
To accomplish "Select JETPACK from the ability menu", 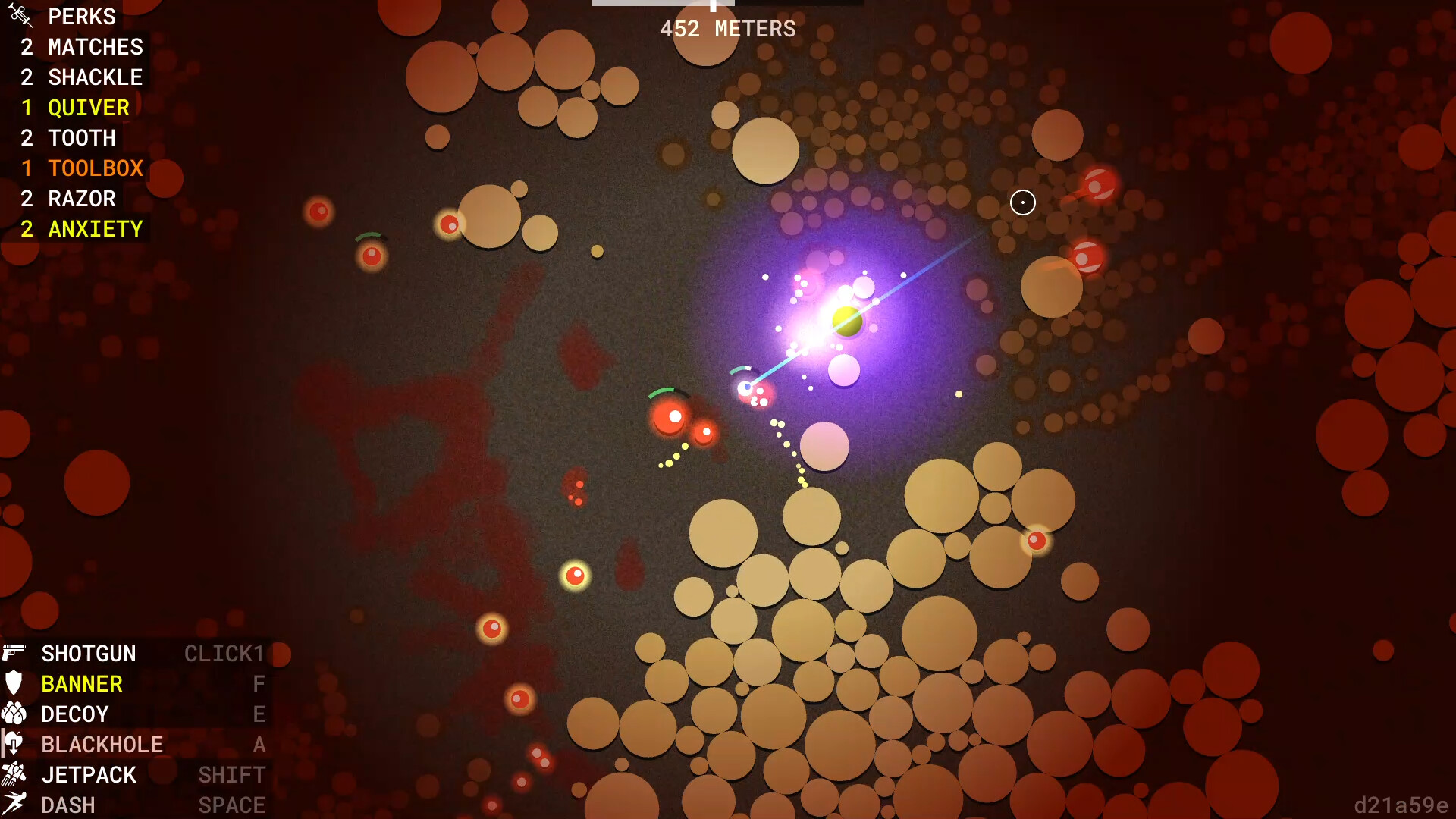I will (x=88, y=774).
